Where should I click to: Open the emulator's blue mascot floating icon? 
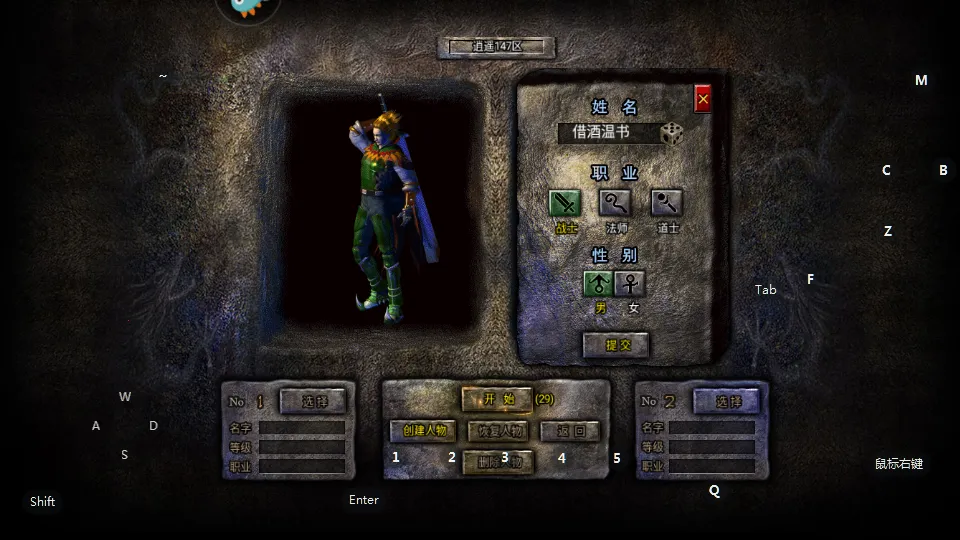[247, 8]
